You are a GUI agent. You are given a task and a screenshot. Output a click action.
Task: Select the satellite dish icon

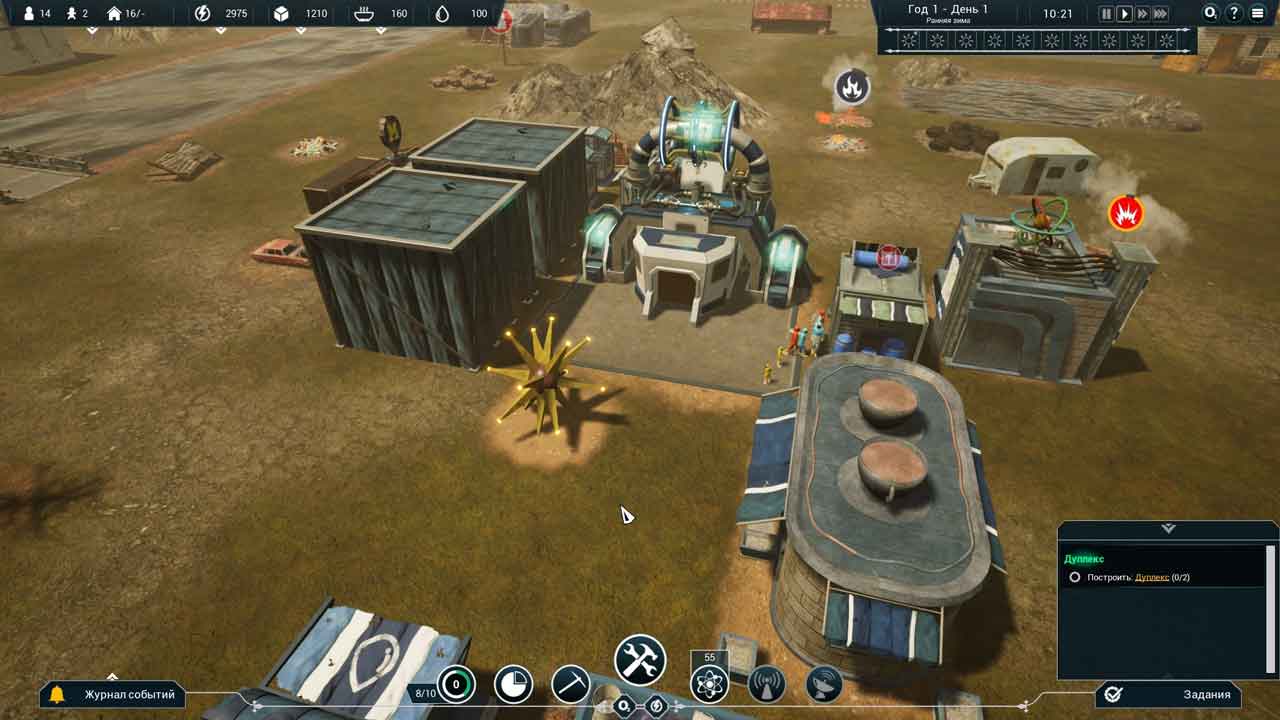tap(824, 685)
